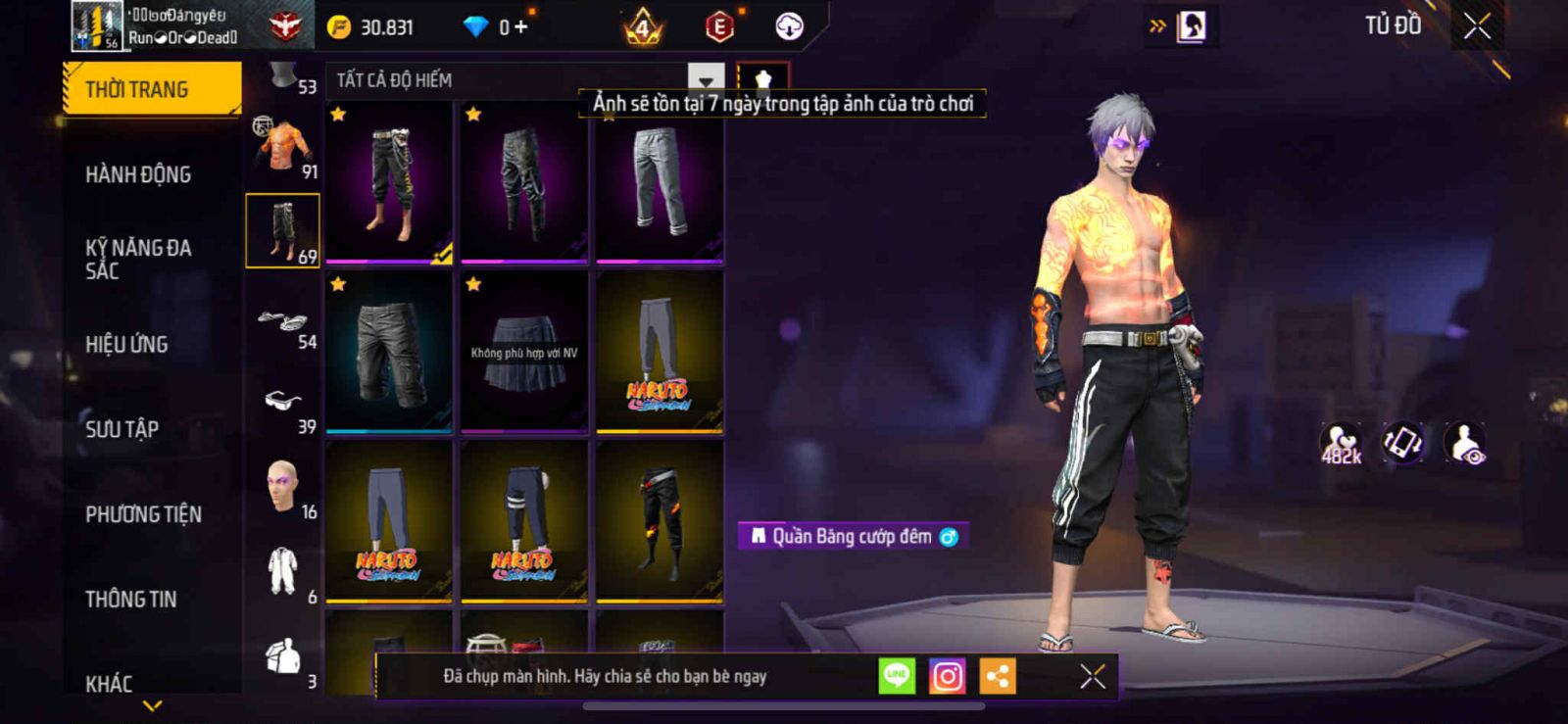
Task: Go to the SƯU TẬP section
Action: click(x=122, y=429)
